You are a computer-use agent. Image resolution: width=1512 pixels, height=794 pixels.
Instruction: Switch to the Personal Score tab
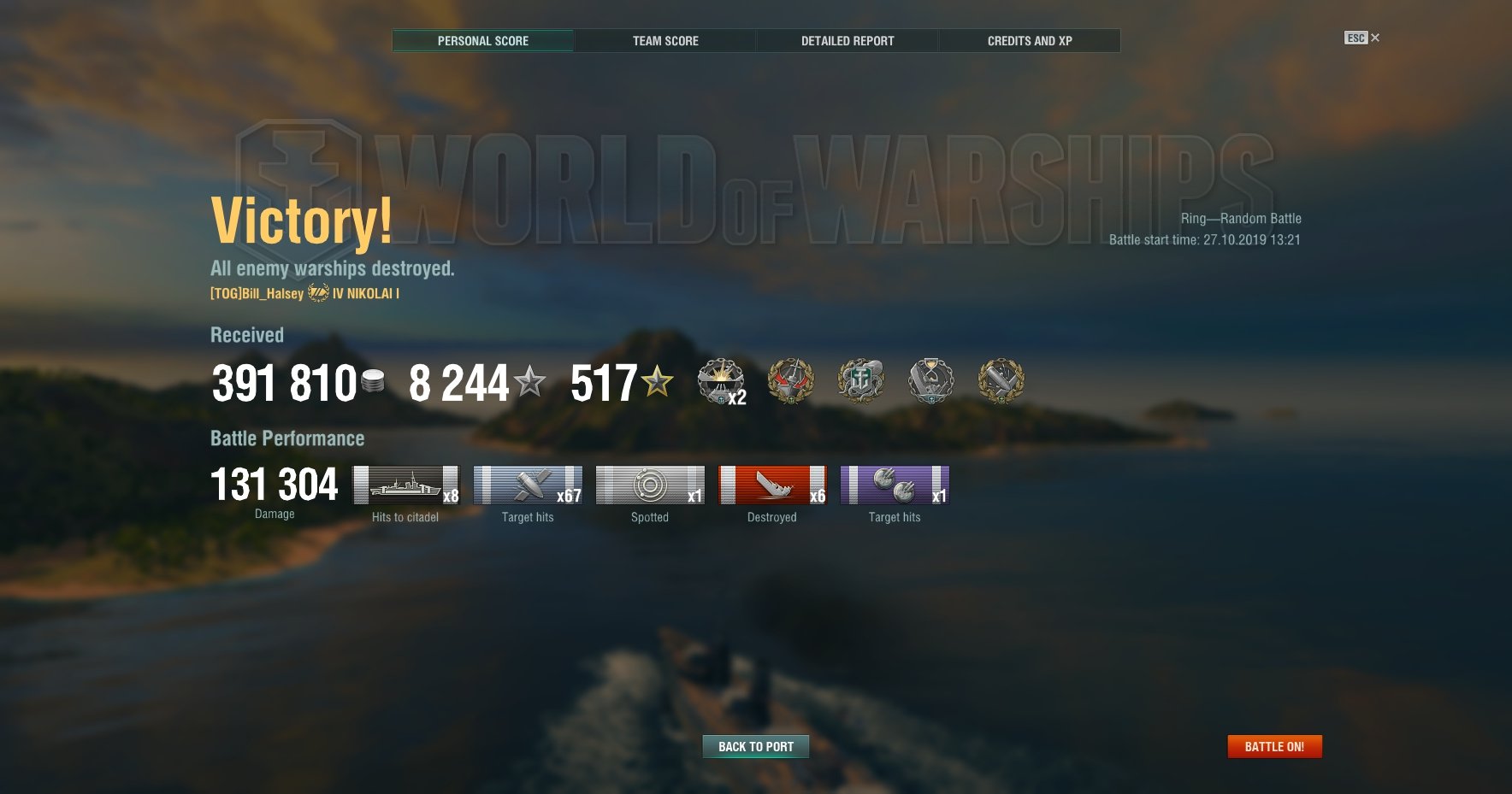click(483, 41)
